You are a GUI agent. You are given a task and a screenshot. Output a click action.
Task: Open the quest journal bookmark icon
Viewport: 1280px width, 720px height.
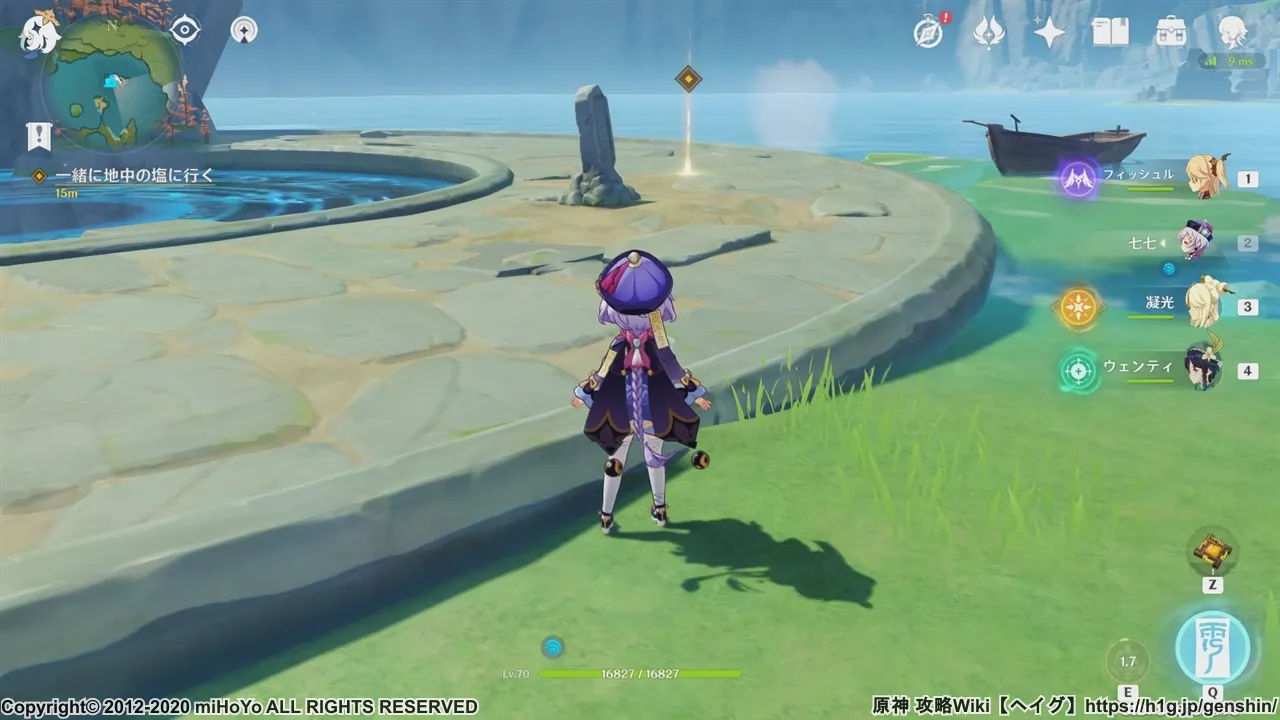pyautogui.click(x=39, y=136)
